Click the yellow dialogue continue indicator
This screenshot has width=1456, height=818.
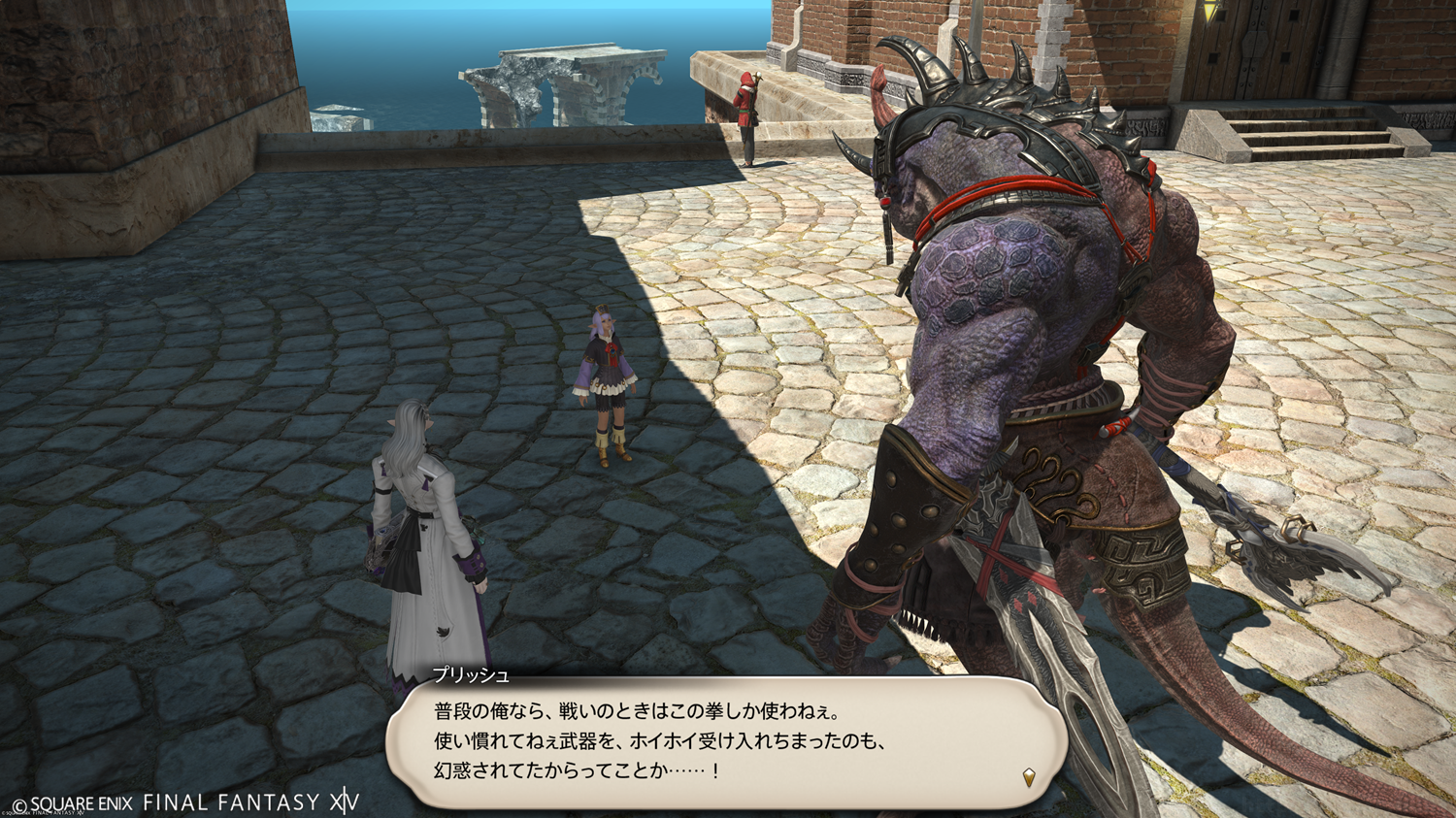[x=1029, y=776]
